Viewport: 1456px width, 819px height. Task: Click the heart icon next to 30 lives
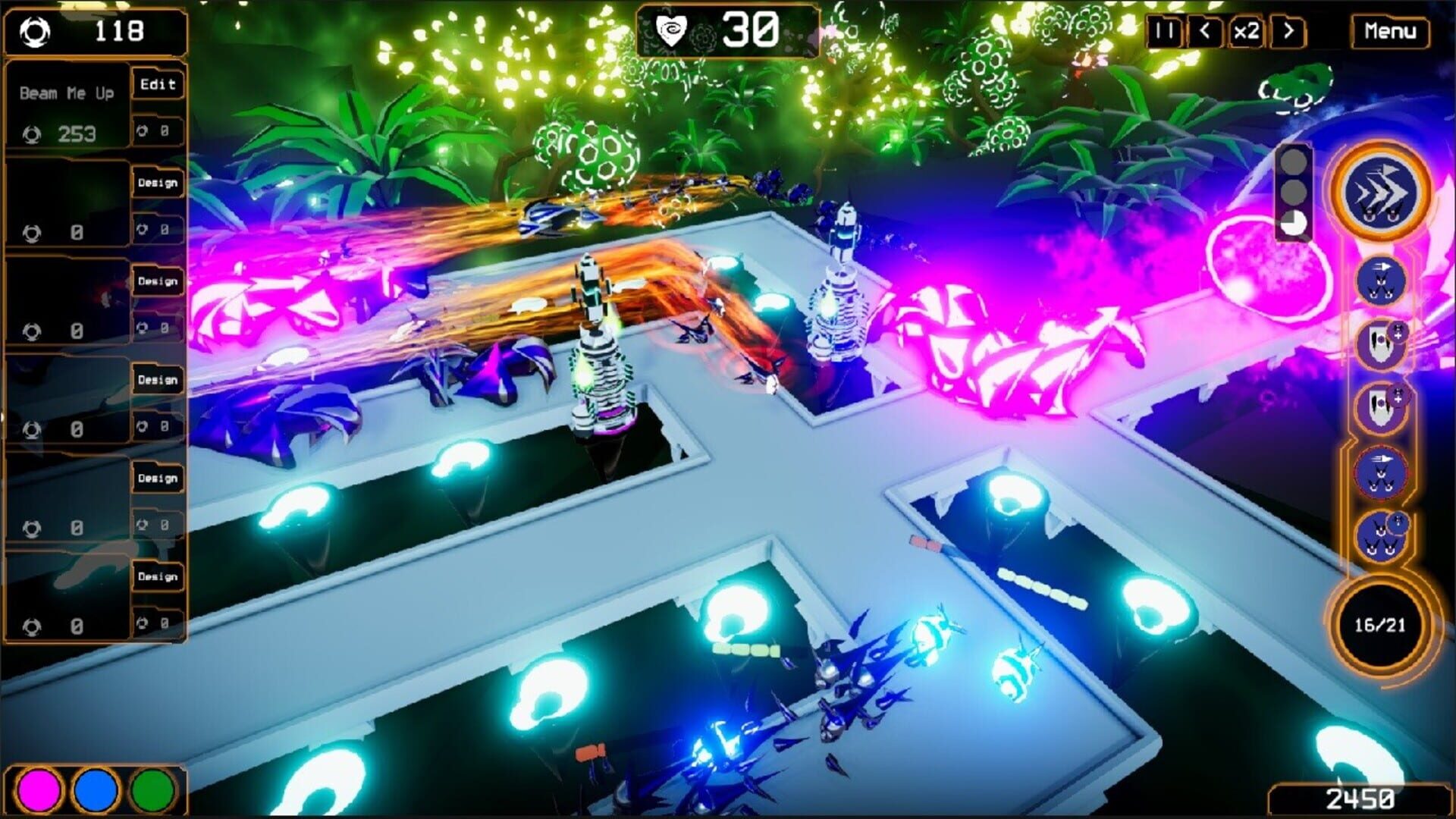tap(671, 28)
